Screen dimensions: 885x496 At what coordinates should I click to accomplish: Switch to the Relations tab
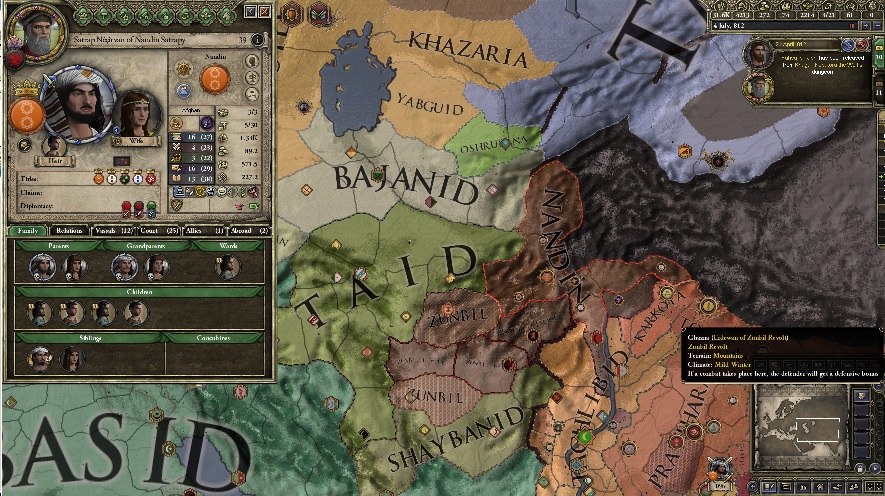tap(69, 231)
